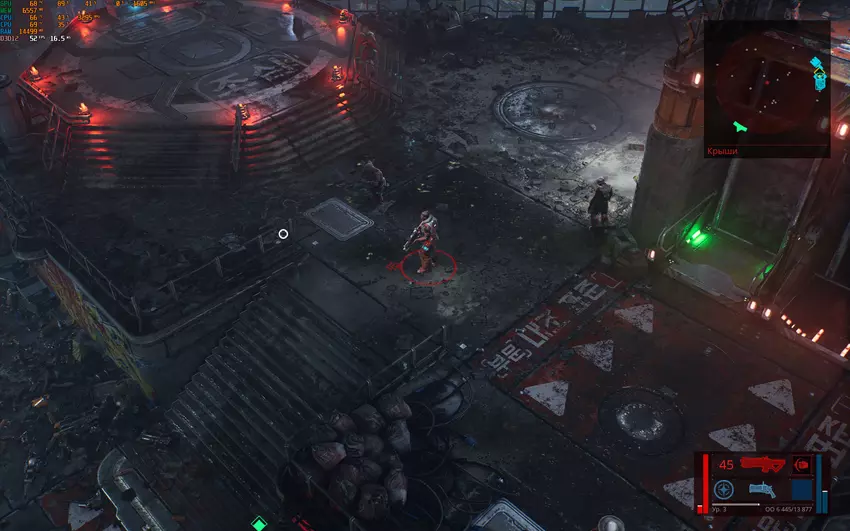Click the green marker on the minimap

739,126
